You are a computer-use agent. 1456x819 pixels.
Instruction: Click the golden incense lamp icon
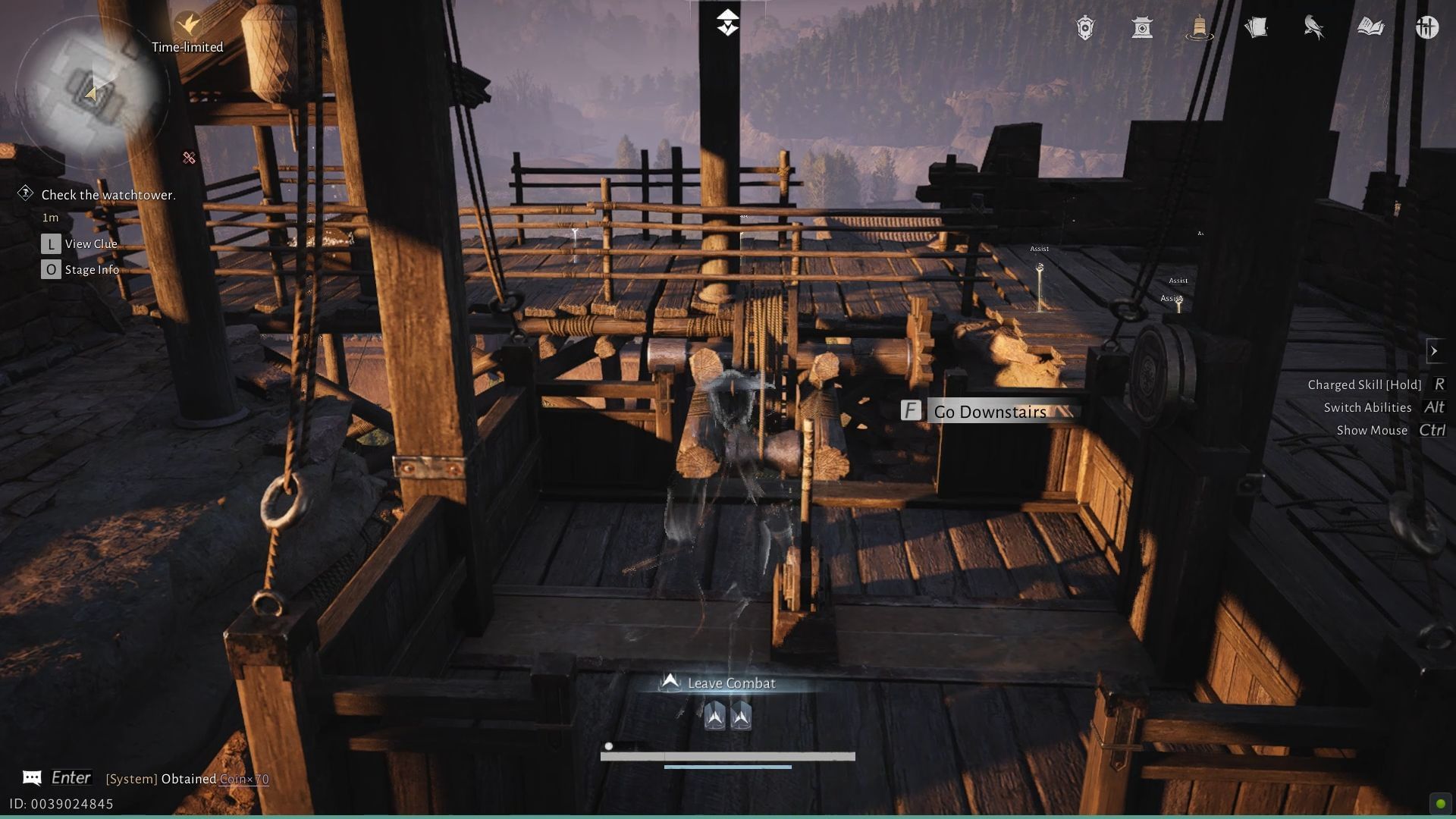coord(1198,27)
